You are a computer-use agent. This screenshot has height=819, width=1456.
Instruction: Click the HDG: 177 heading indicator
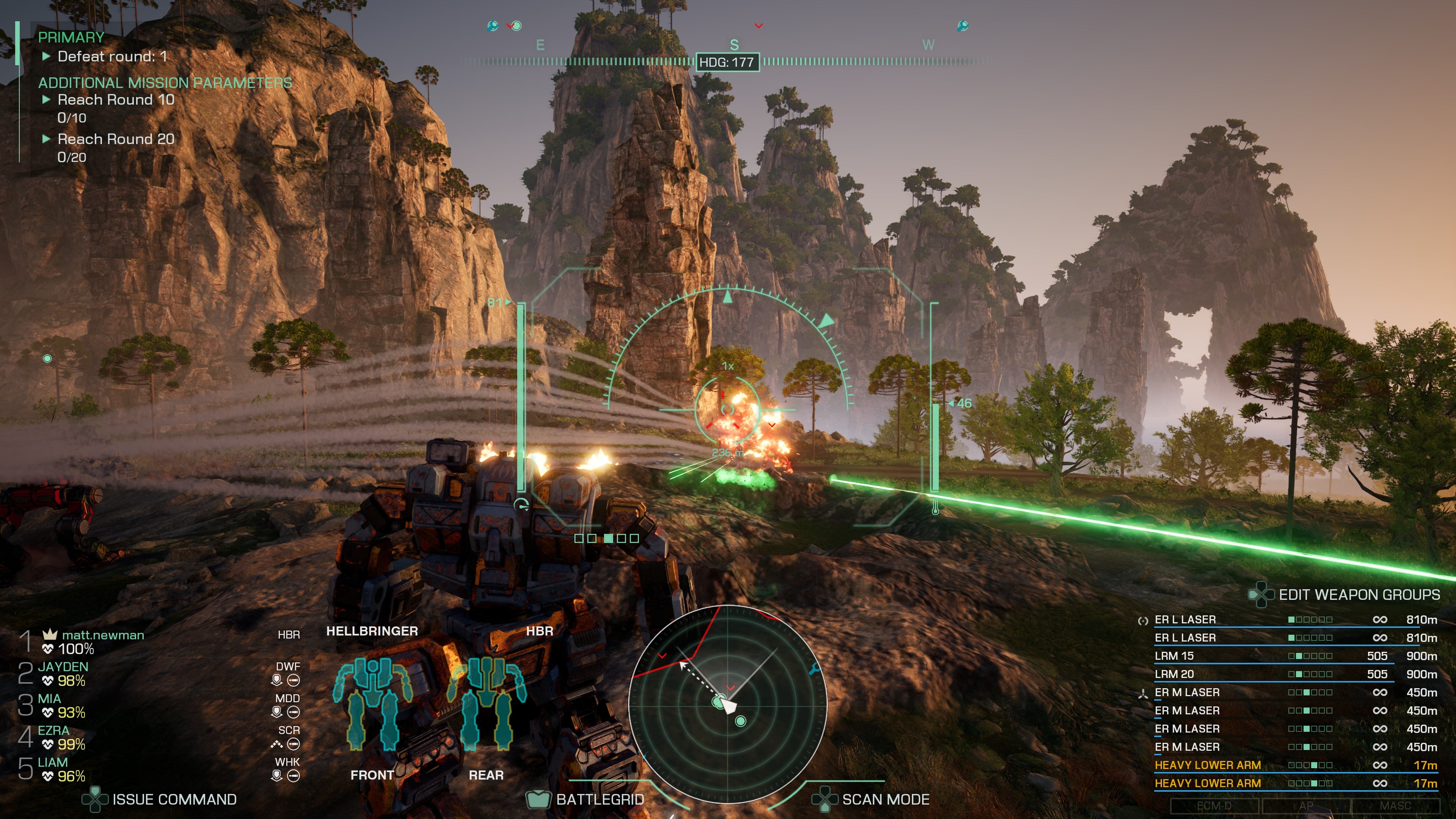[728, 63]
